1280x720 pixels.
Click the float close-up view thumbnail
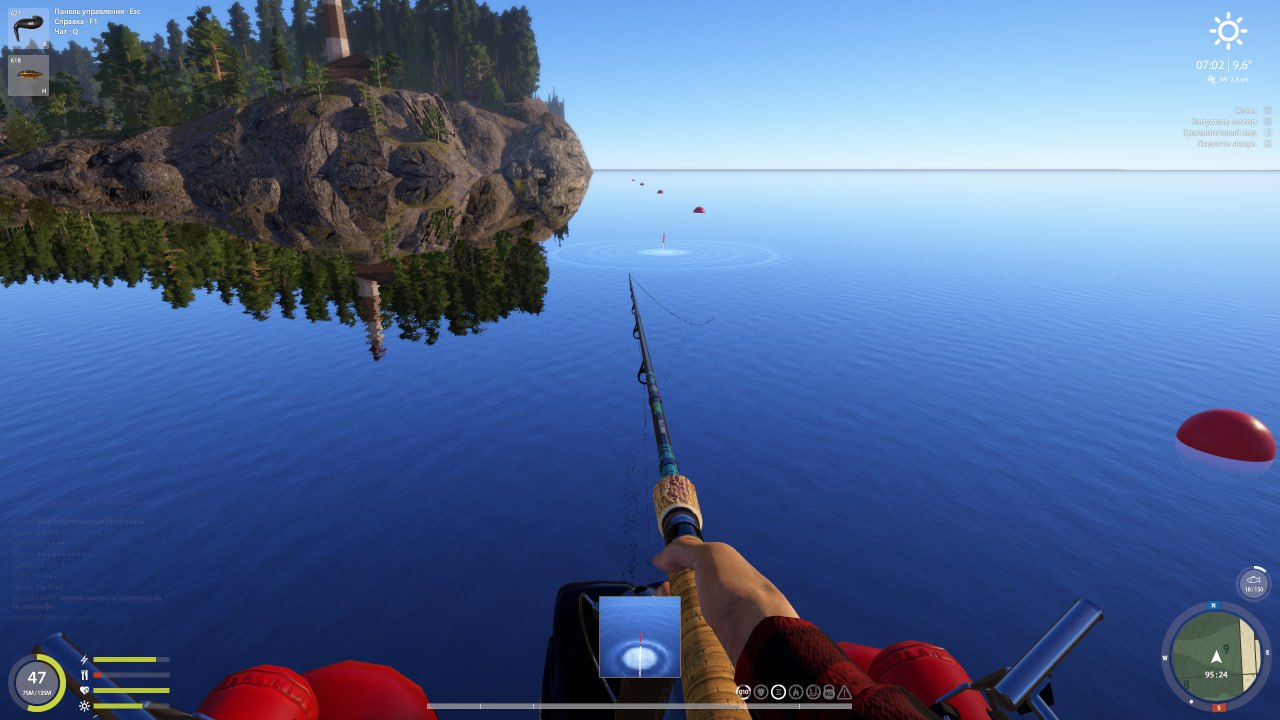point(640,637)
